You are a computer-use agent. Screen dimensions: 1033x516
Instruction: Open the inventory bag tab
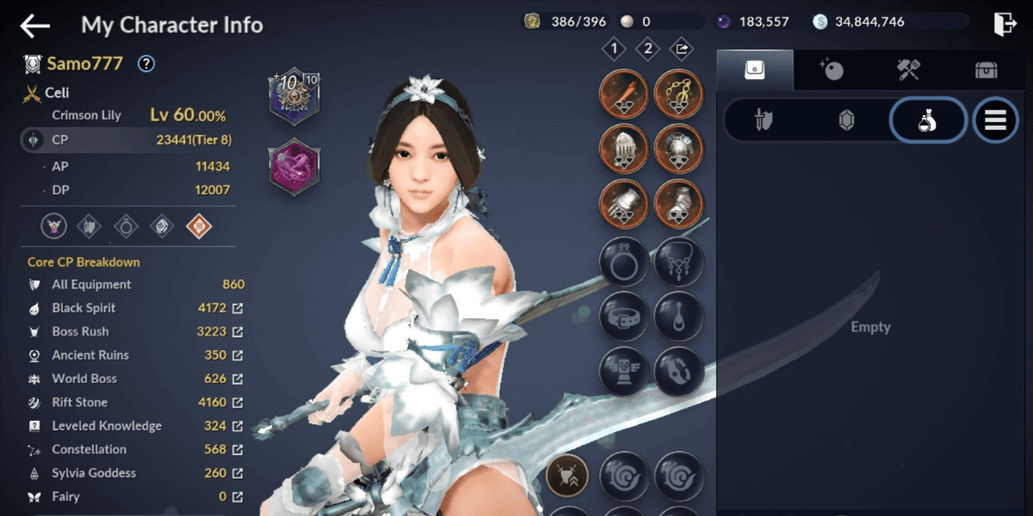755,70
